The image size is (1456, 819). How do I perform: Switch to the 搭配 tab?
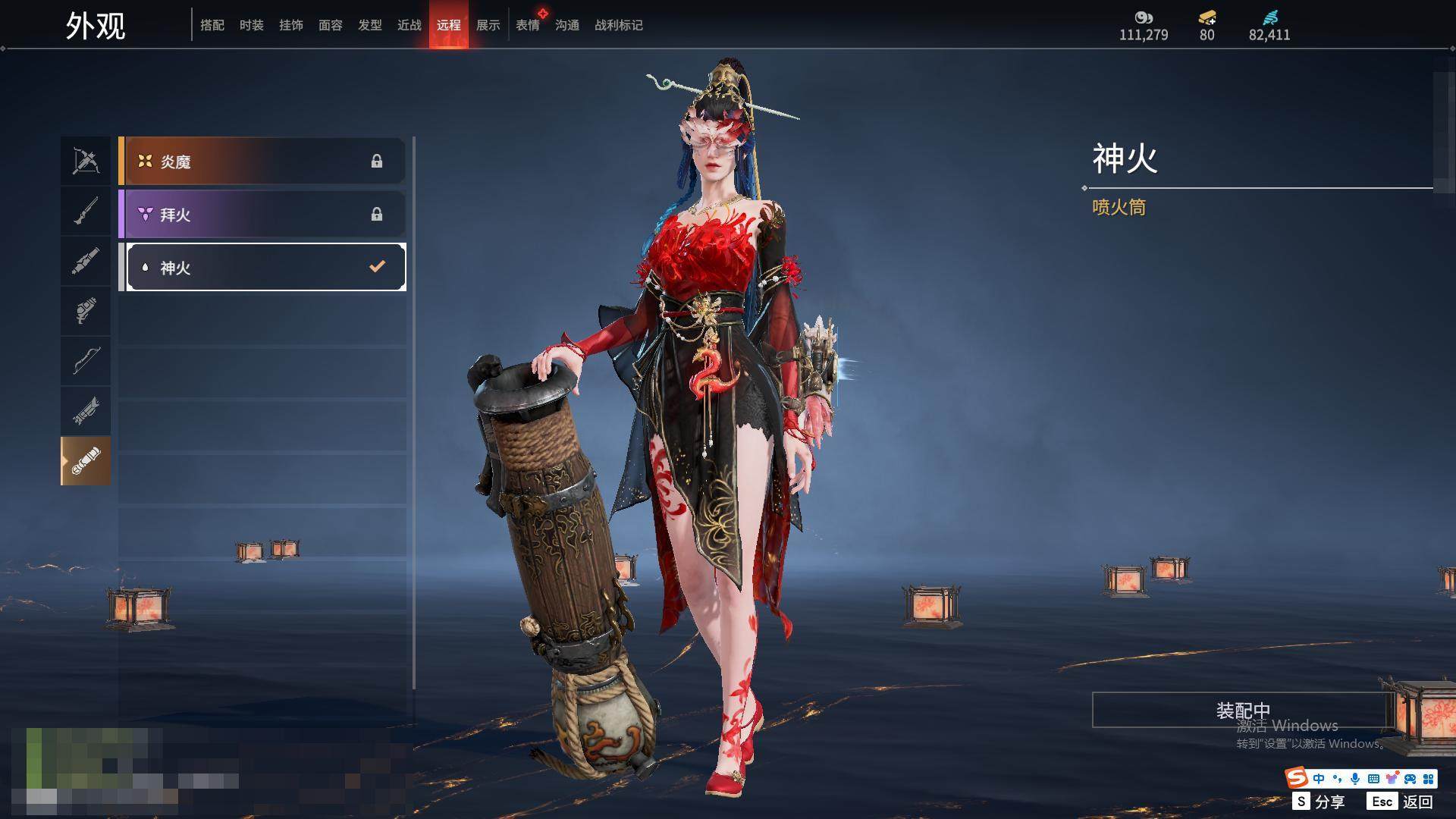(x=212, y=25)
